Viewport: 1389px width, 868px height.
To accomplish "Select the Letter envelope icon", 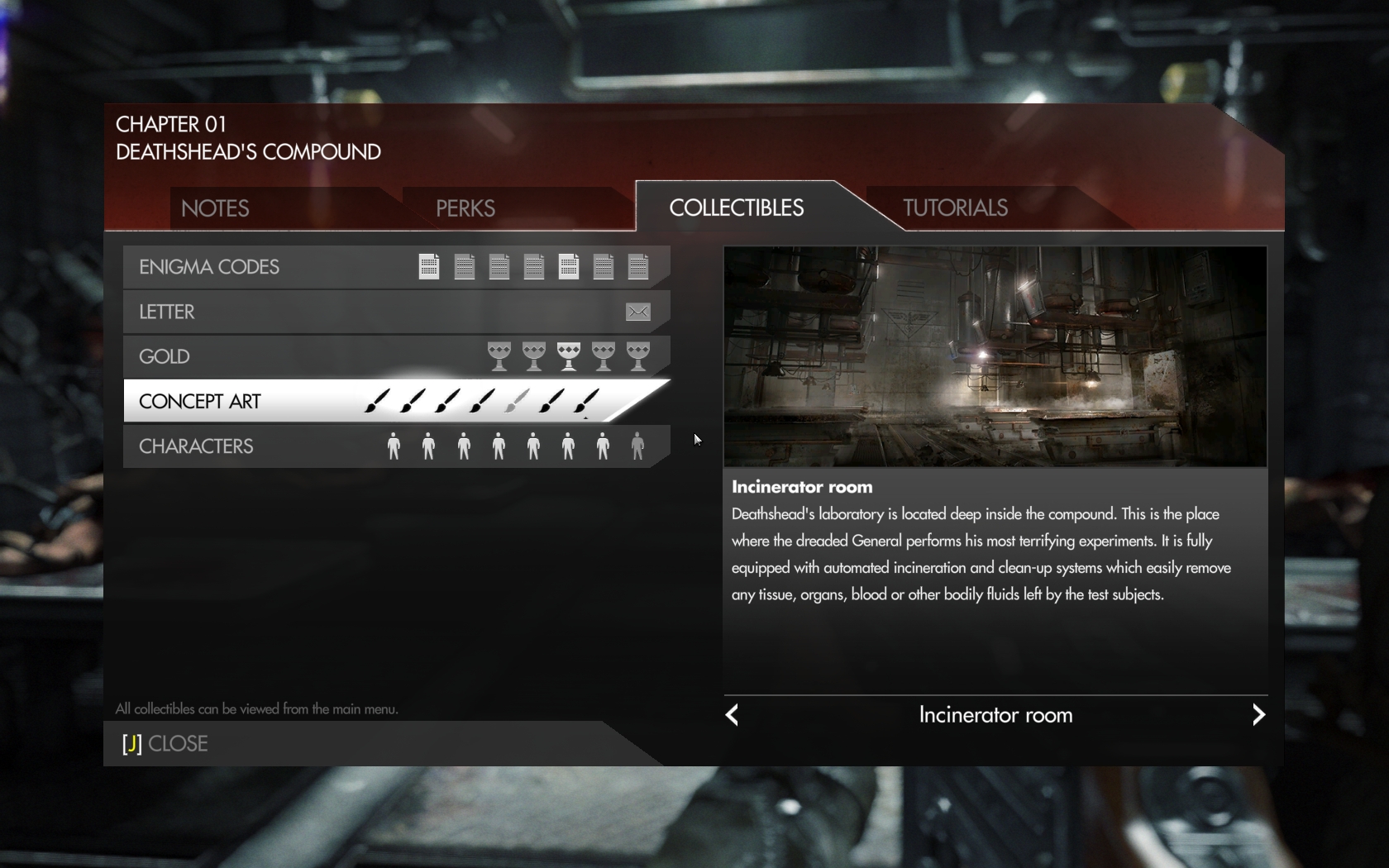I will click(x=637, y=312).
